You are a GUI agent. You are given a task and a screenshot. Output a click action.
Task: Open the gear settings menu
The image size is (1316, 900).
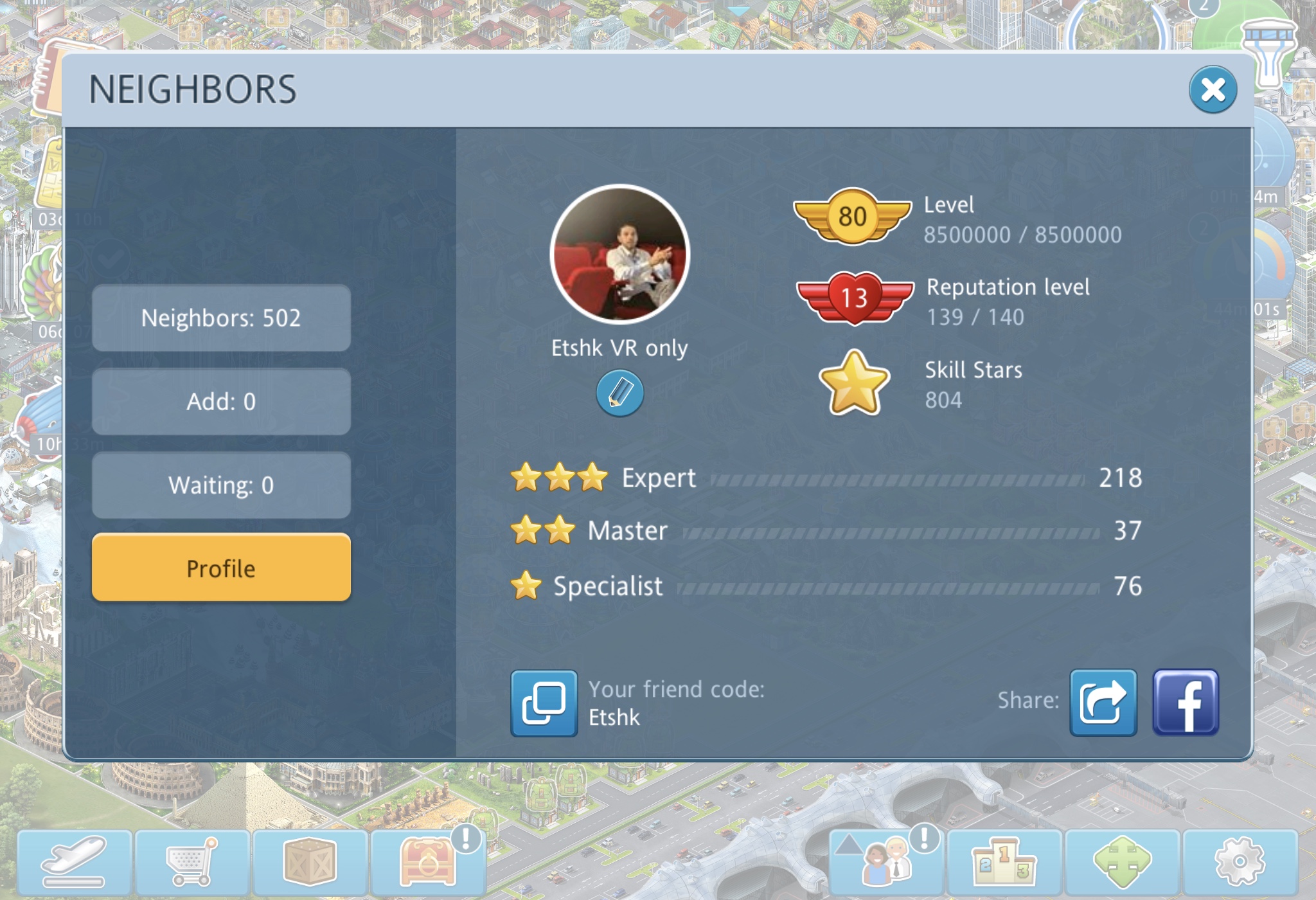click(x=1240, y=862)
